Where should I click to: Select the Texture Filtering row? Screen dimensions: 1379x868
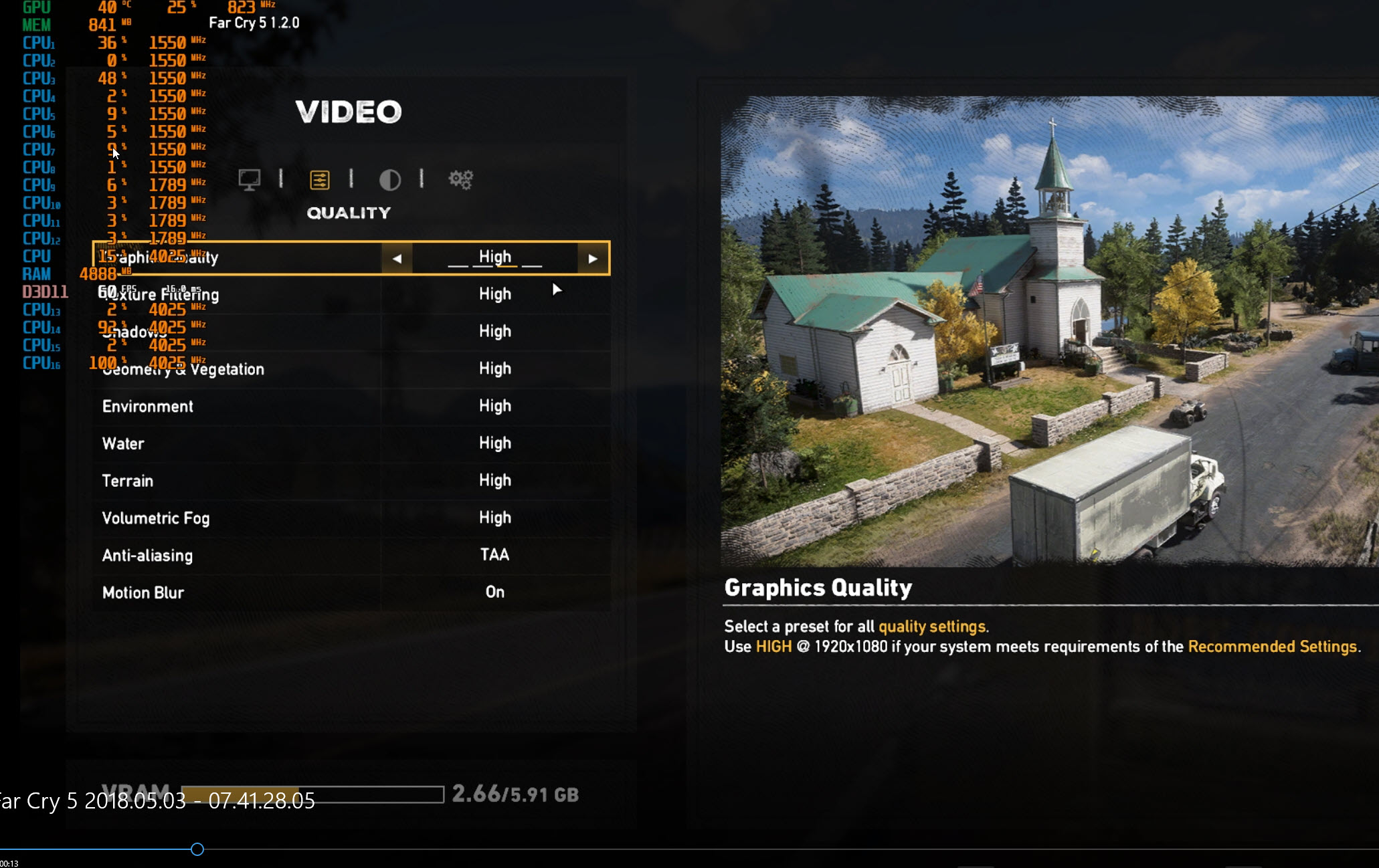351,295
